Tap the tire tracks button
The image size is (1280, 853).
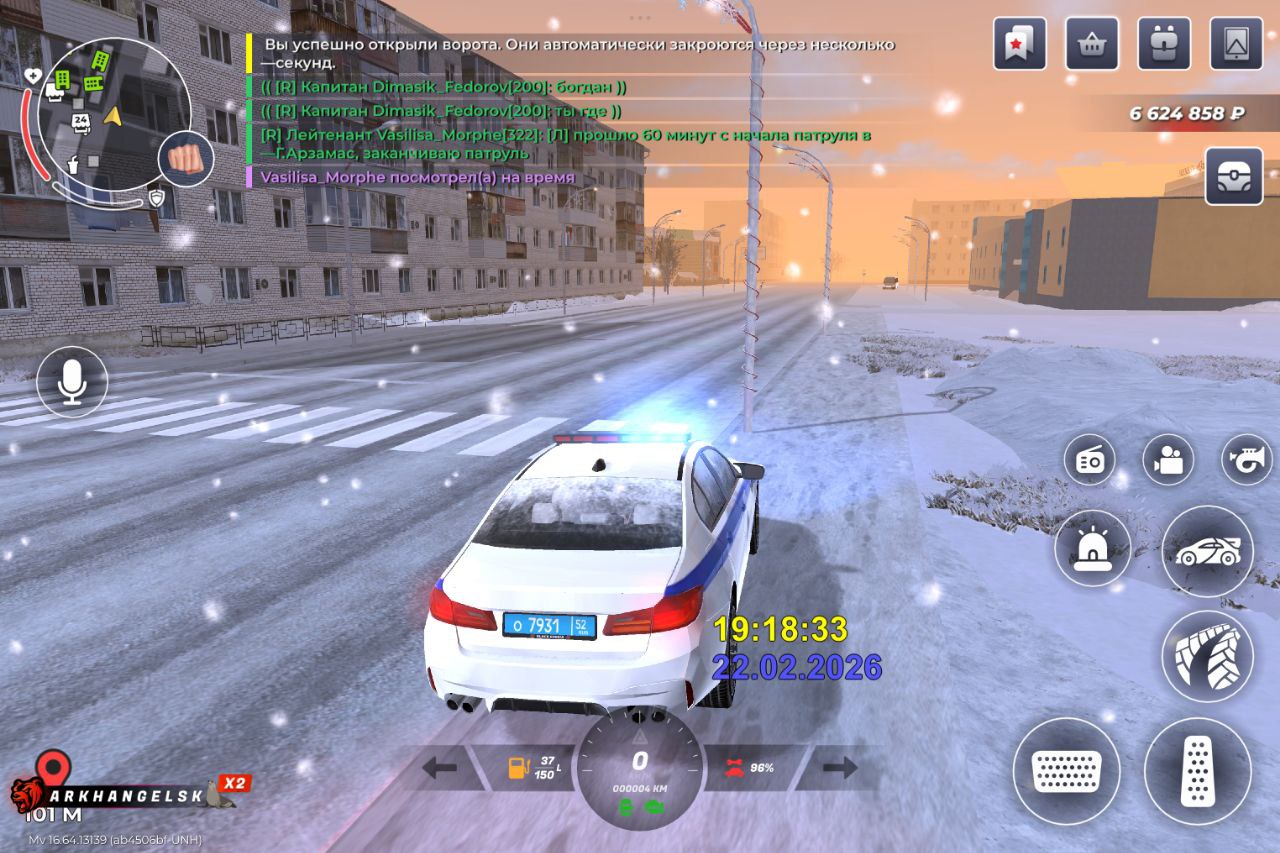pyautogui.click(x=1207, y=656)
